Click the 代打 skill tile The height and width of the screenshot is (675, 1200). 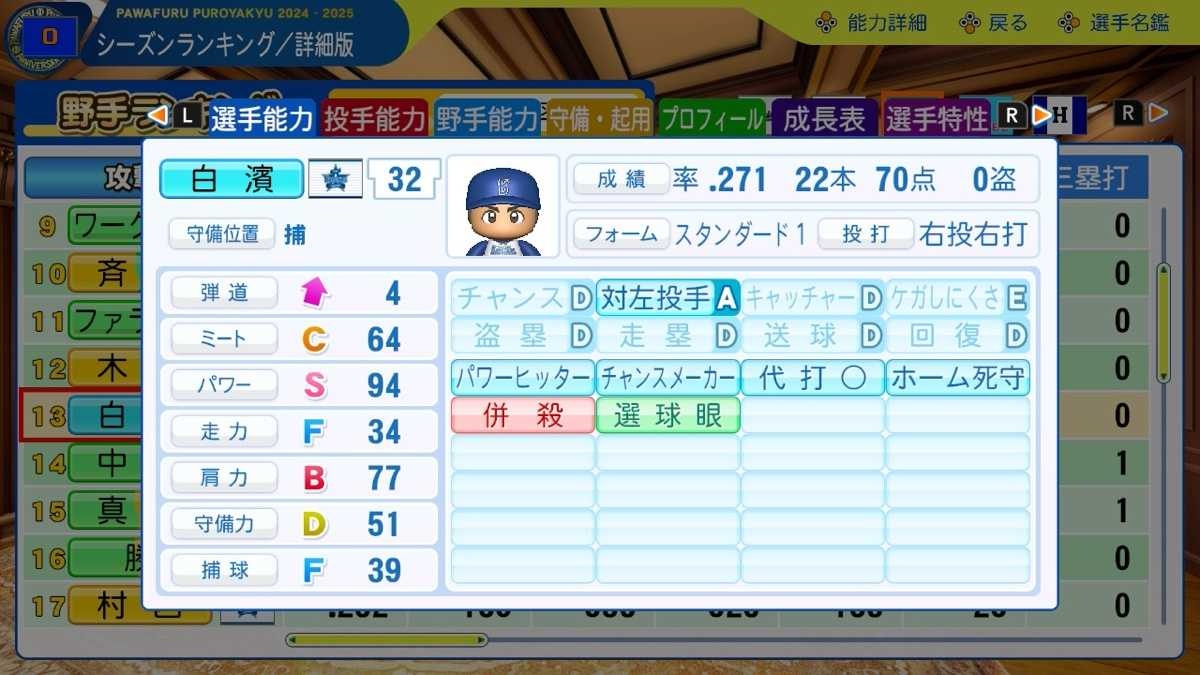tap(812, 378)
